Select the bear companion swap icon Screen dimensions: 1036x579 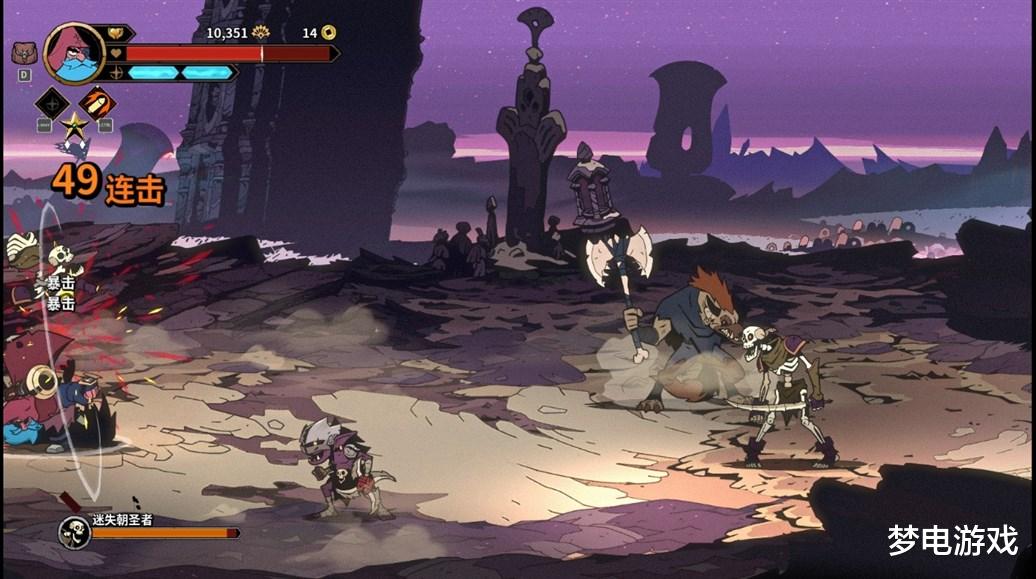click(22, 52)
